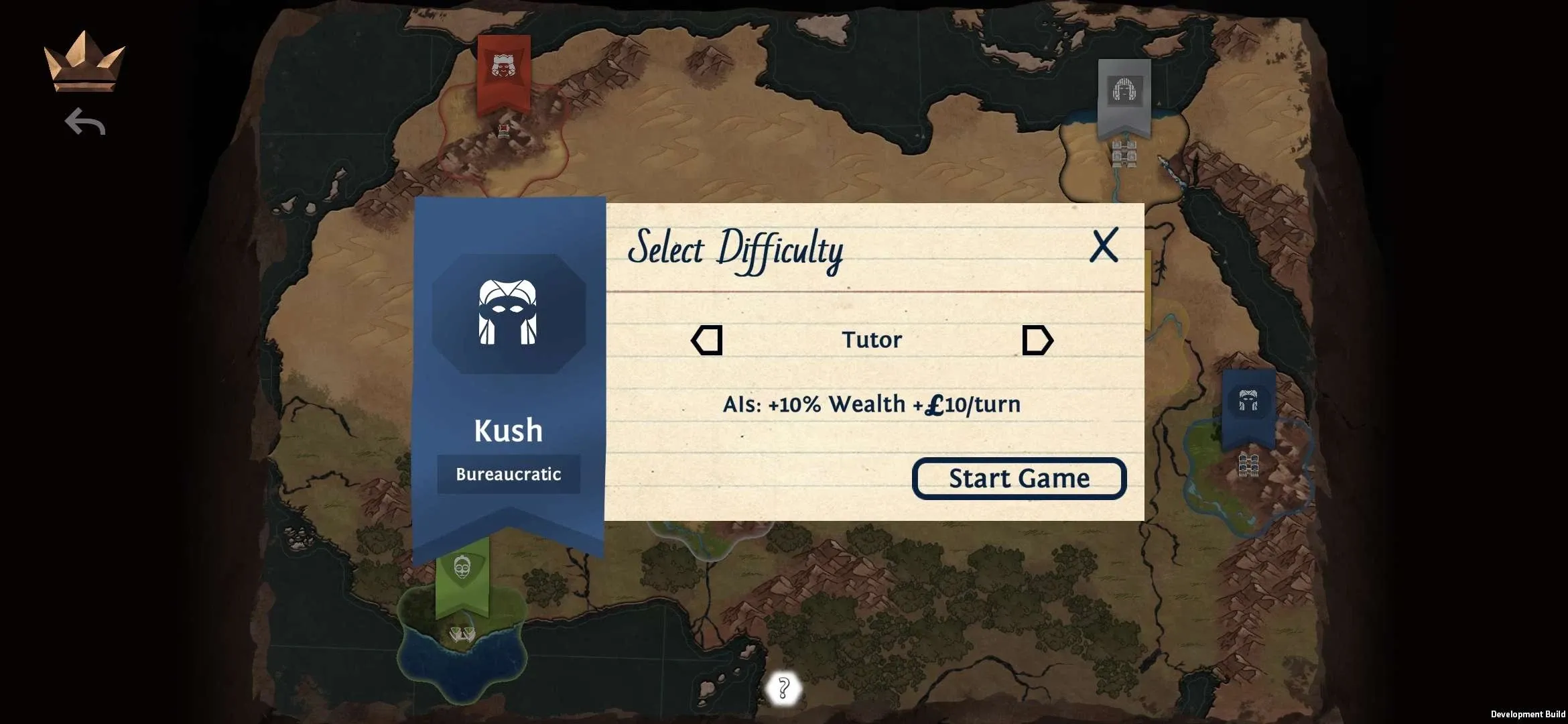The width and height of the screenshot is (1568, 724).
Task: Open help with the question mark icon
Action: pyautogui.click(x=783, y=688)
